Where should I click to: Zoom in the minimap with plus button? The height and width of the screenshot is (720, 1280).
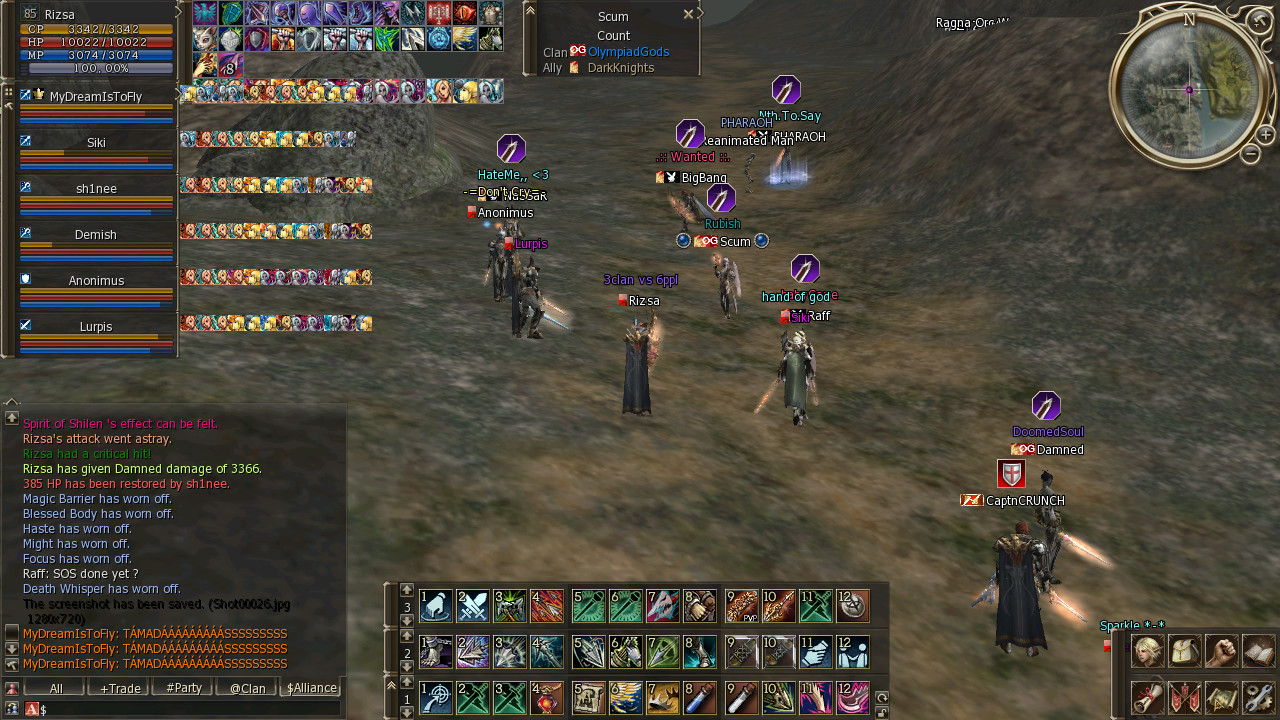pyautogui.click(x=1265, y=135)
